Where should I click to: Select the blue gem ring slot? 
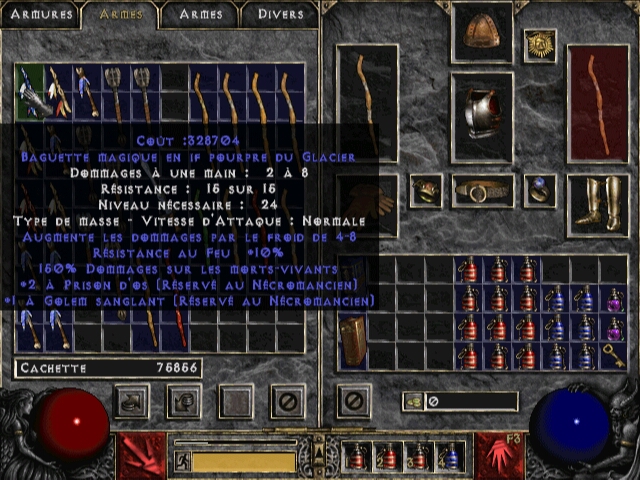[x=540, y=190]
